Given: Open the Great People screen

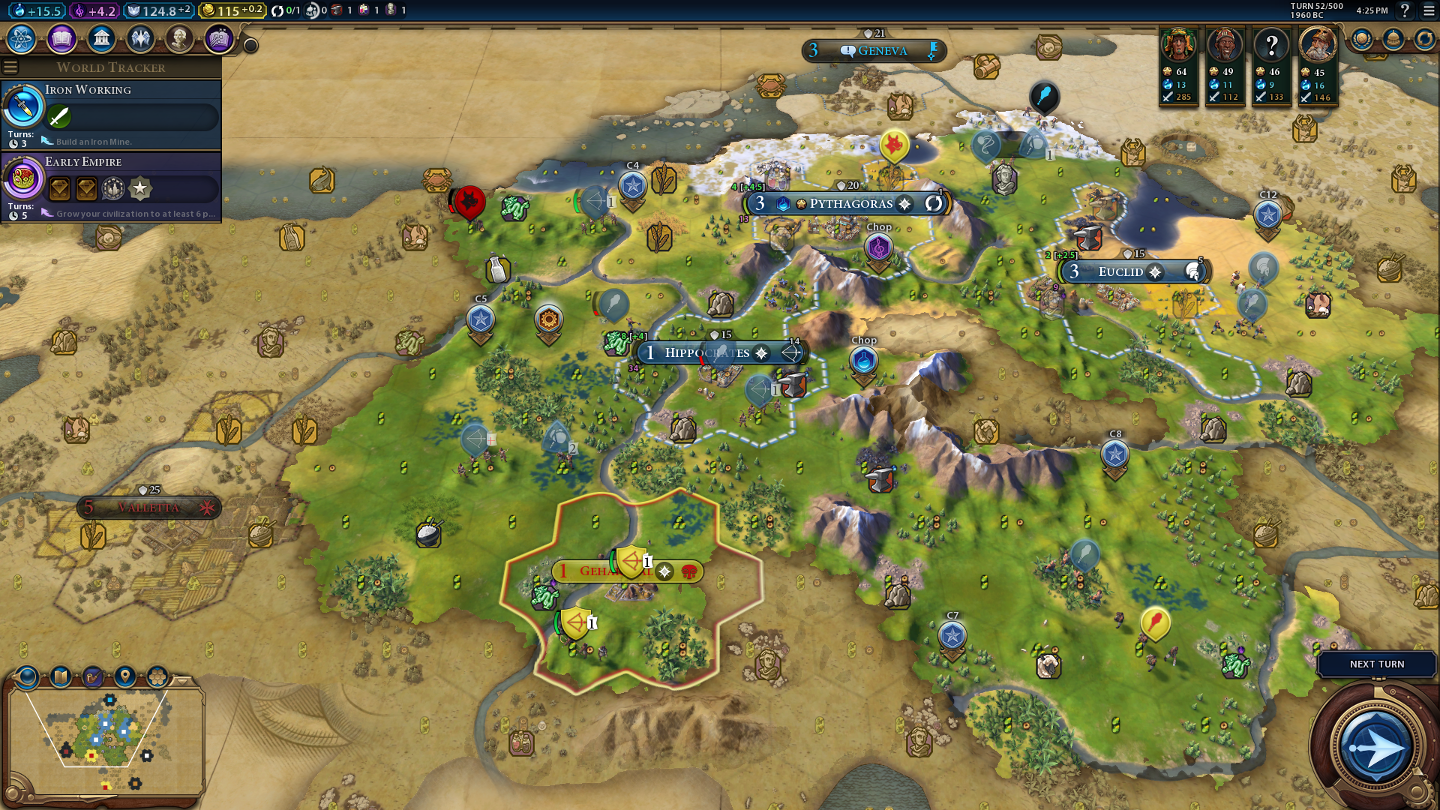Looking at the screenshot, I should tap(179, 39).
